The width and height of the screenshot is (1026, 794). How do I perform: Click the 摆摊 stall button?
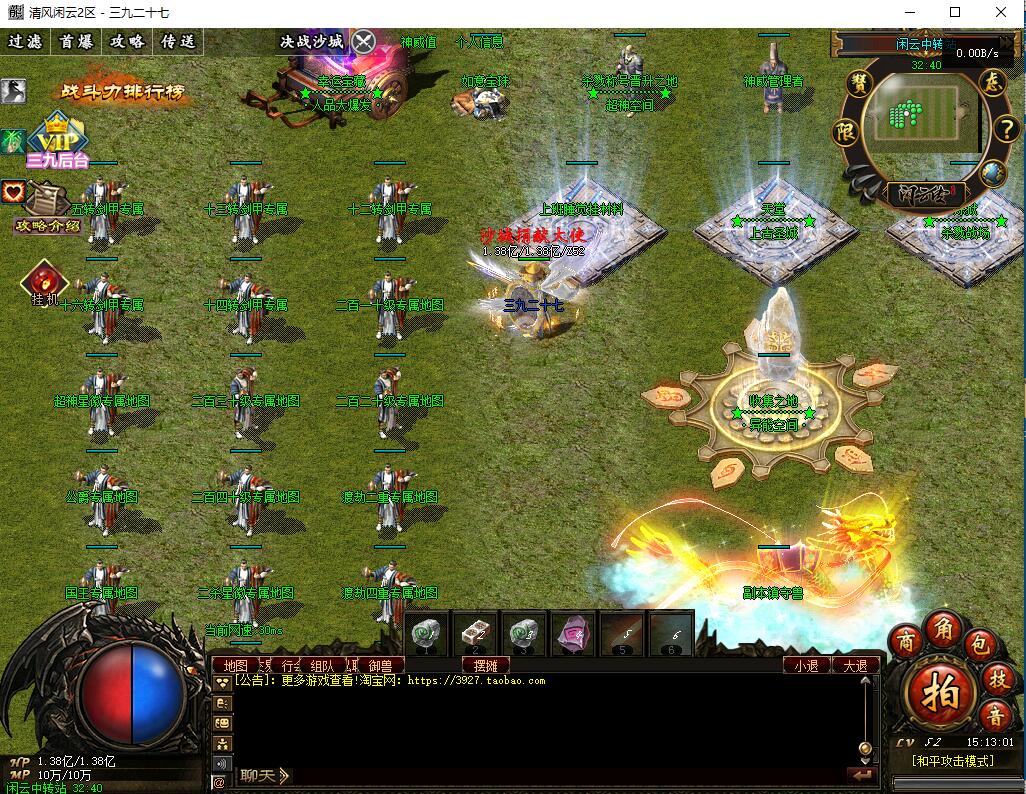[x=486, y=665]
